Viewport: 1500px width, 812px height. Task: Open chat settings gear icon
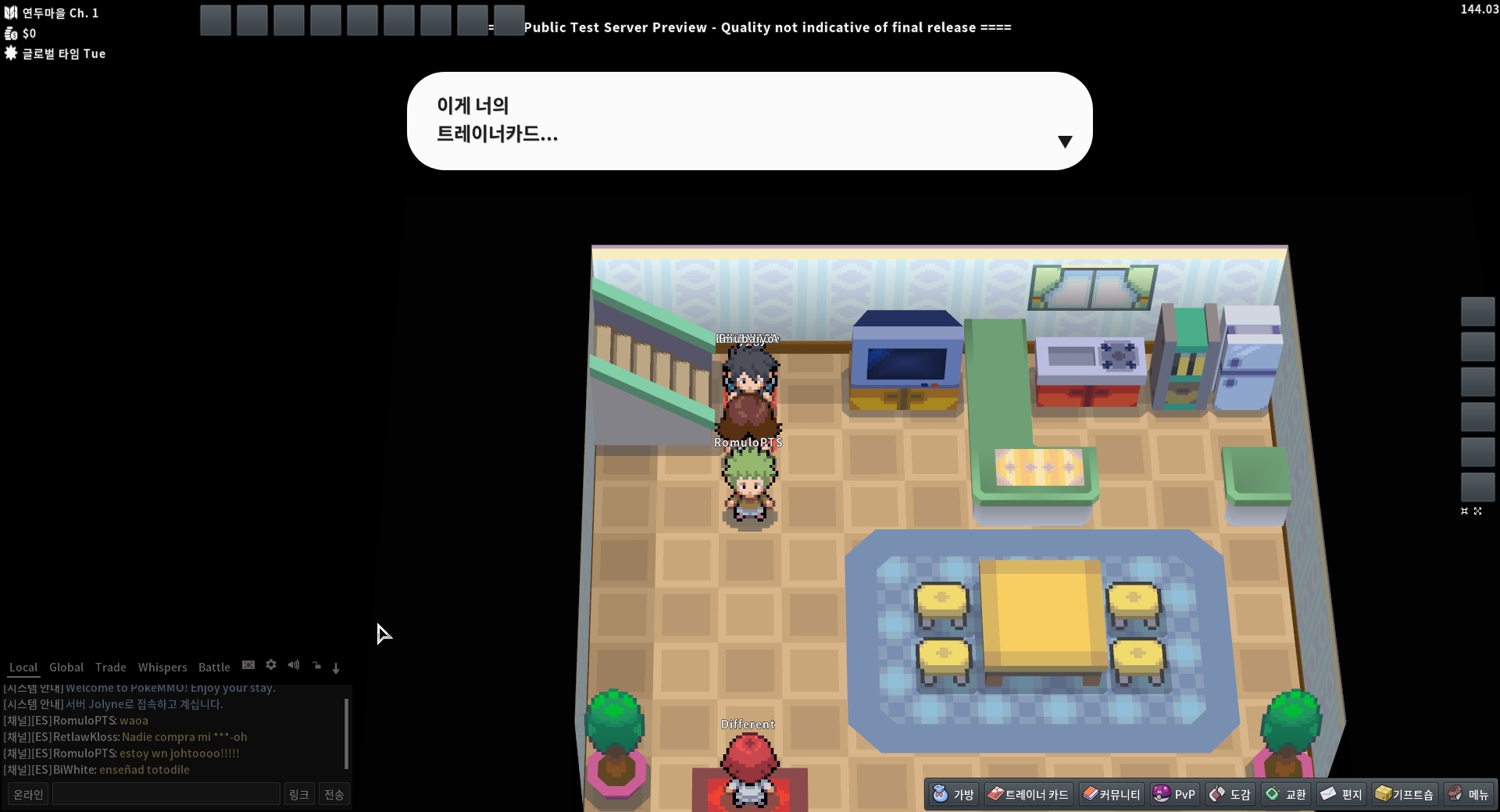[271, 665]
